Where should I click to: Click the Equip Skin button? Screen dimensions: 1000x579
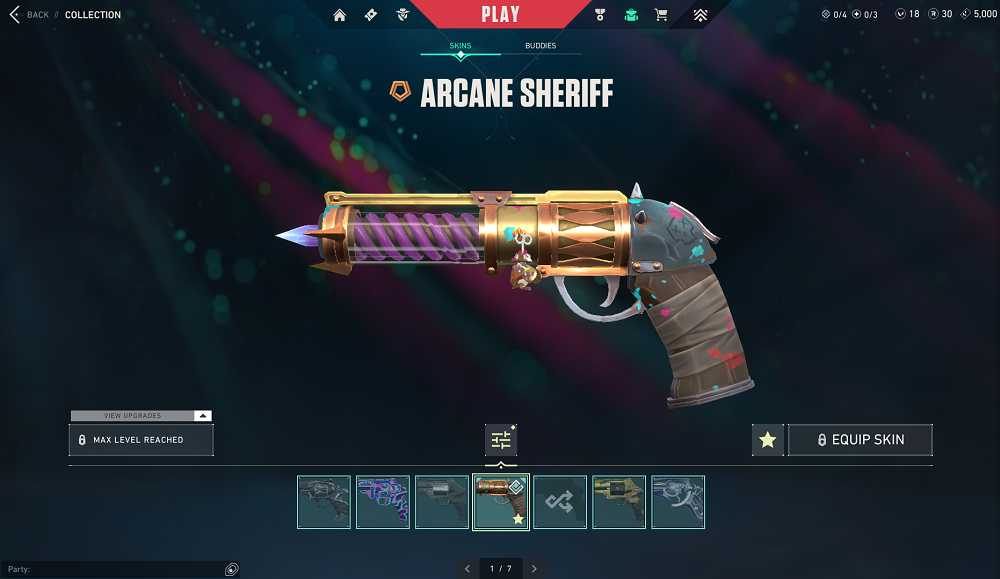(x=860, y=440)
